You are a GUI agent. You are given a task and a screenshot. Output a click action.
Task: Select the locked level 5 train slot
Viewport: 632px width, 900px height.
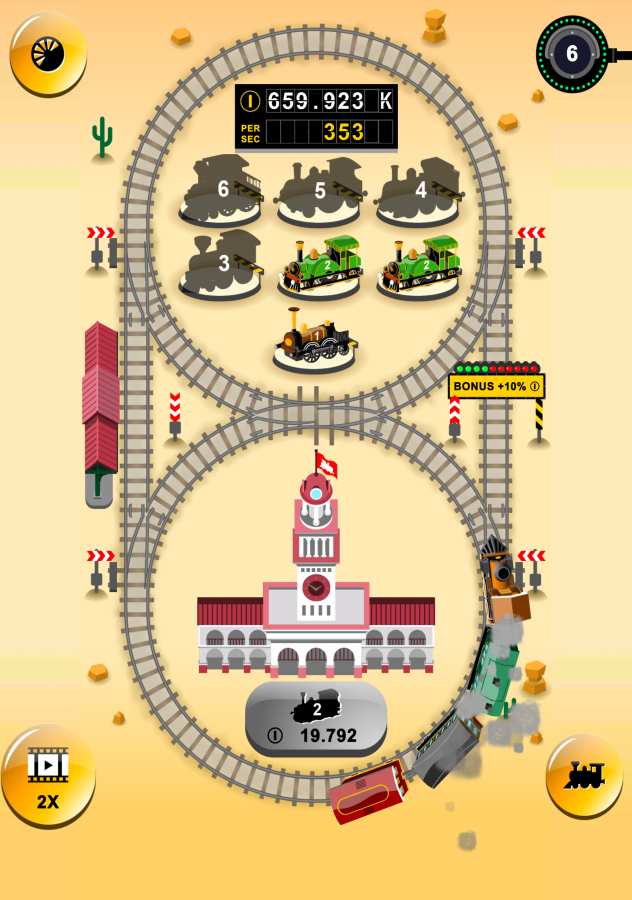click(x=319, y=191)
